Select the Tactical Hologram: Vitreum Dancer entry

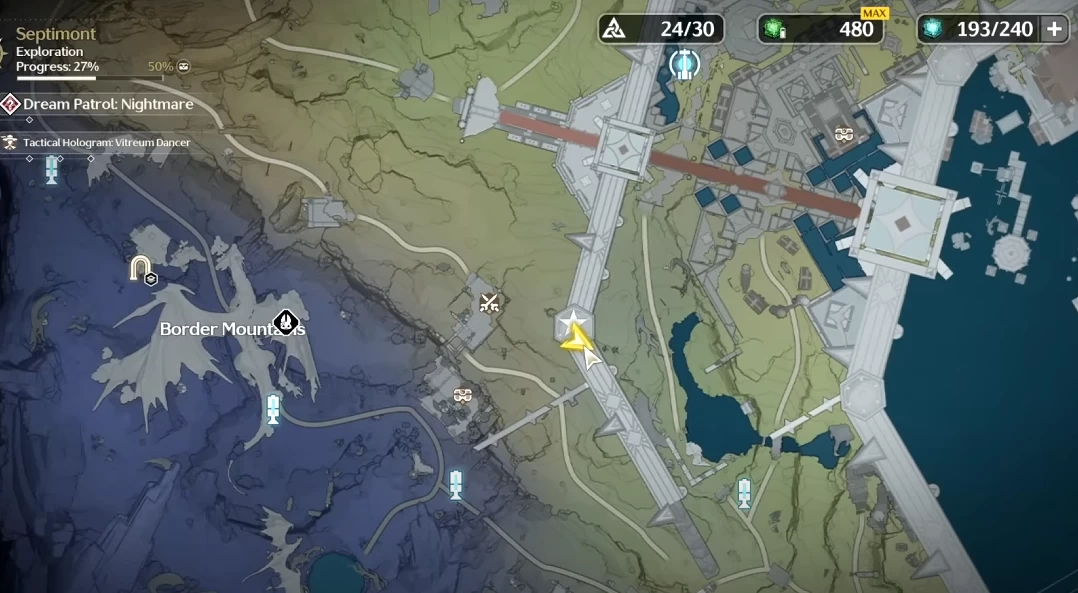tap(106, 143)
